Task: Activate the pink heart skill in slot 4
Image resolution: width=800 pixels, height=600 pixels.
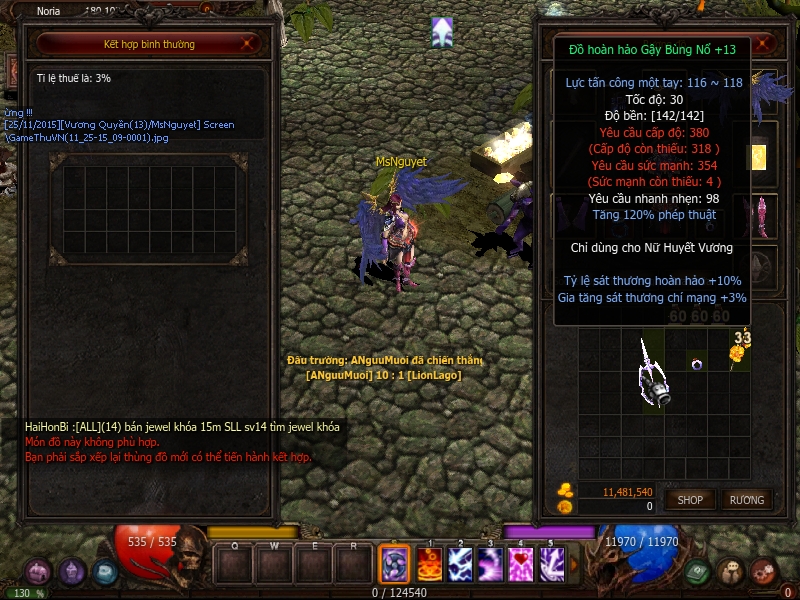Action: pos(521,562)
